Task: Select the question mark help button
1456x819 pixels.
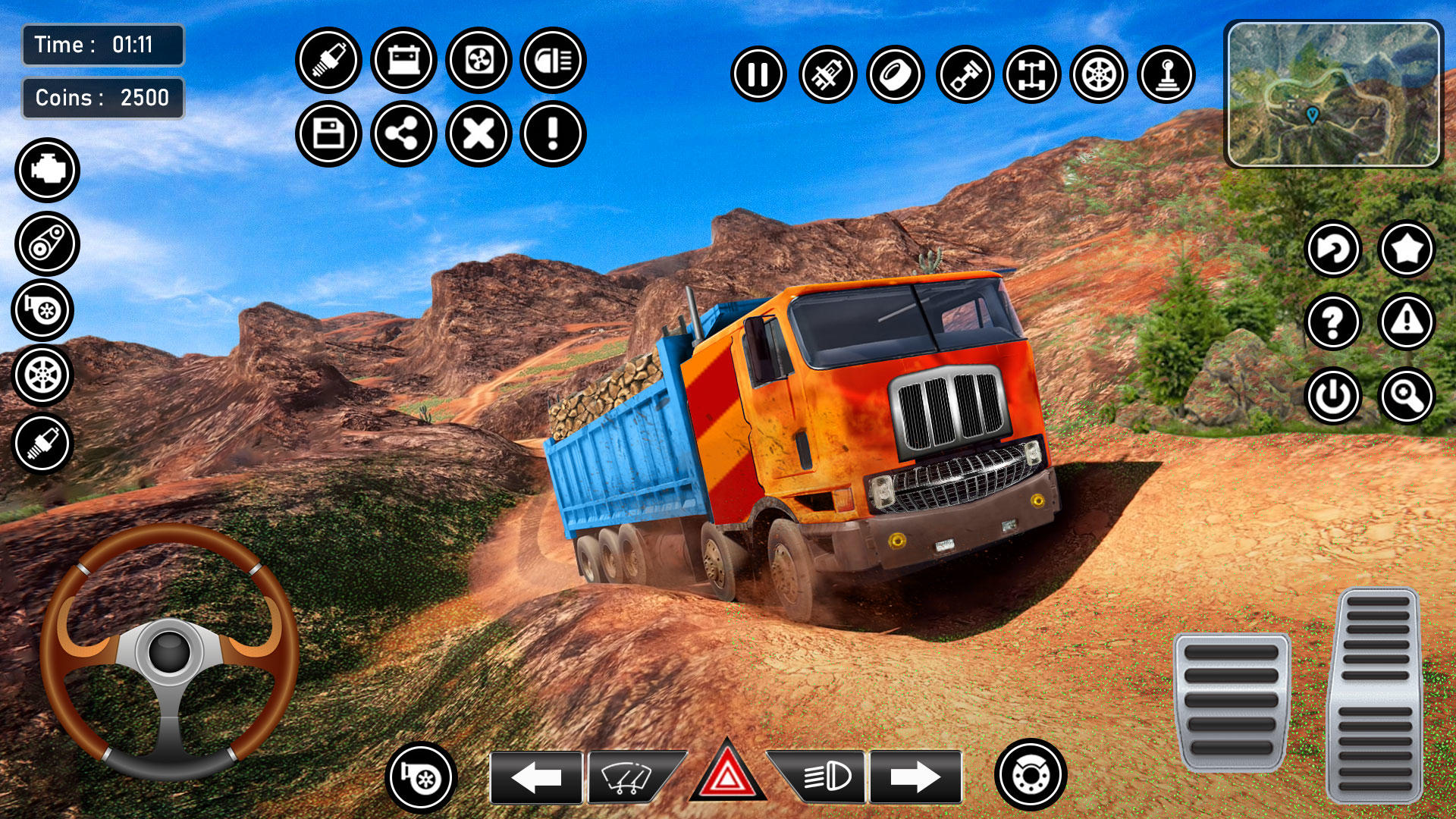Action: pyautogui.click(x=1332, y=322)
